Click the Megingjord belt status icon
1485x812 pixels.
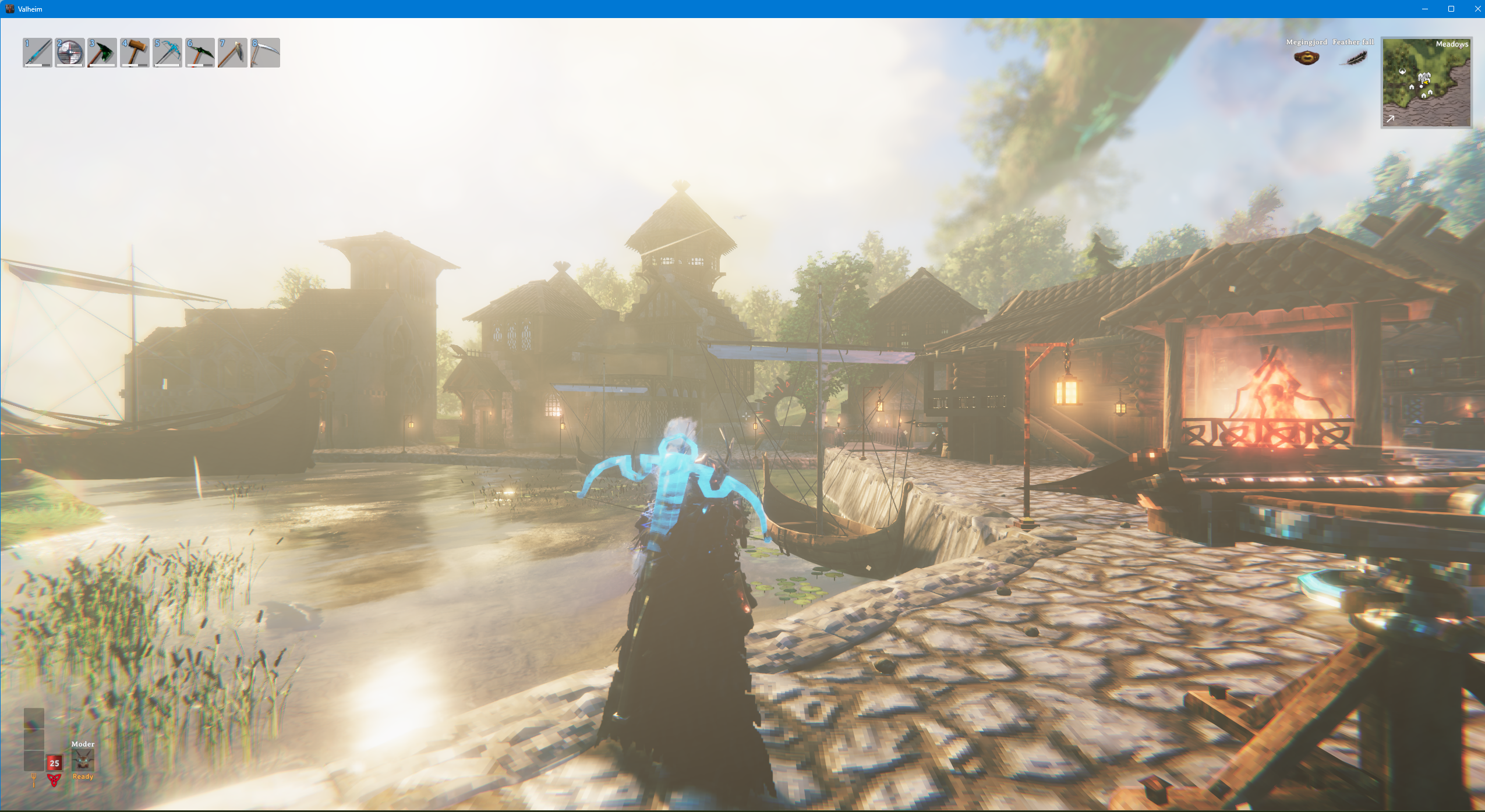1306,58
